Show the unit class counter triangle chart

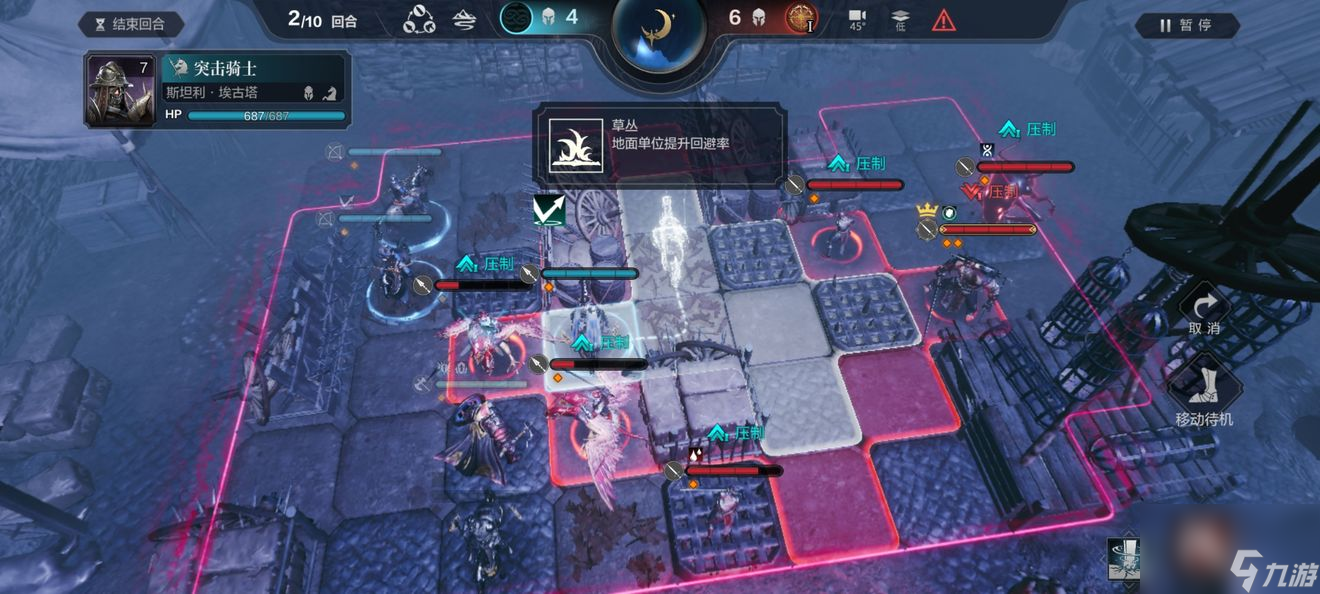tap(419, 19)
